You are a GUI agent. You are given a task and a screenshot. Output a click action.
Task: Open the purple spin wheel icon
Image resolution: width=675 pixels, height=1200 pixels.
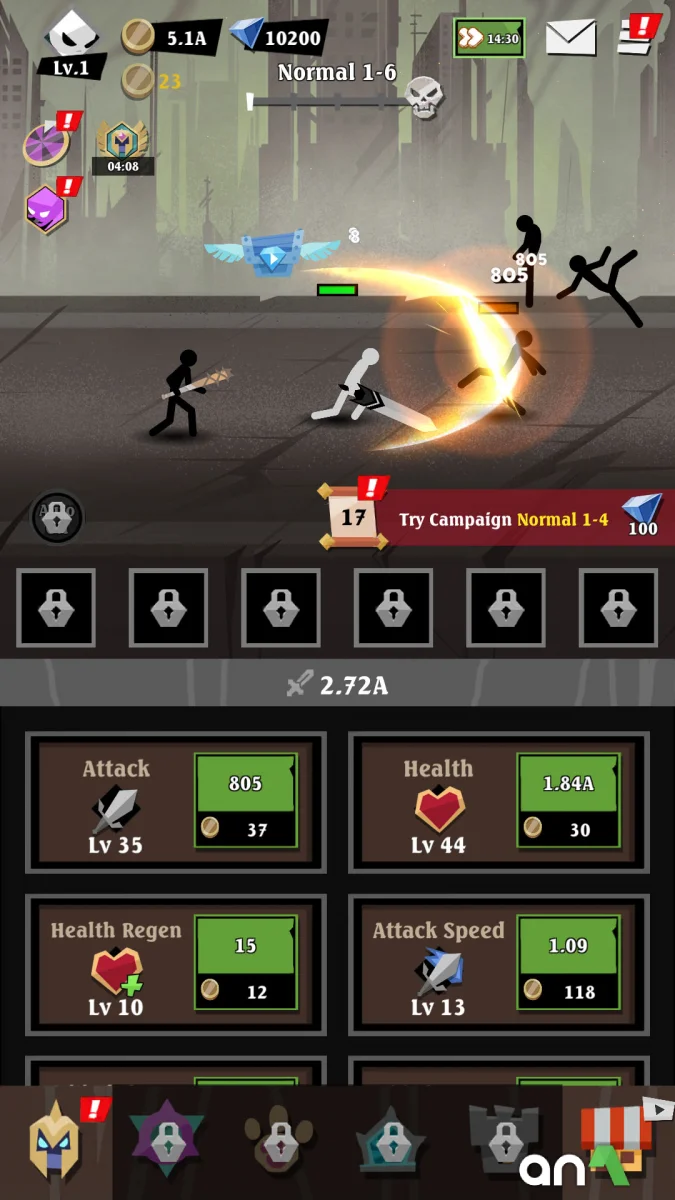pos(46,145)
